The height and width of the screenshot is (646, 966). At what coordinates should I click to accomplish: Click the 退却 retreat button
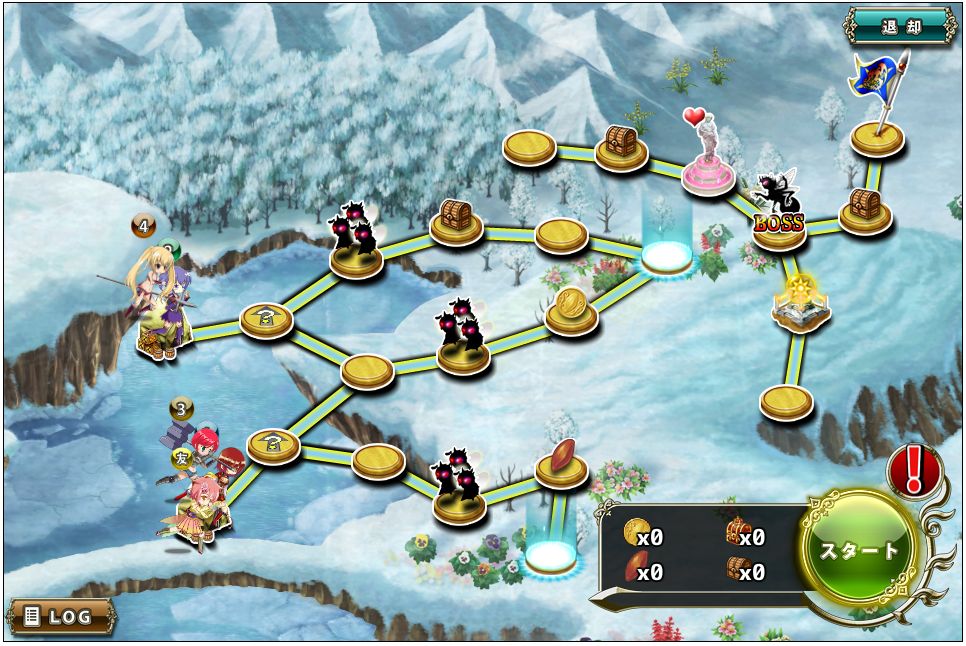[900, 26]
